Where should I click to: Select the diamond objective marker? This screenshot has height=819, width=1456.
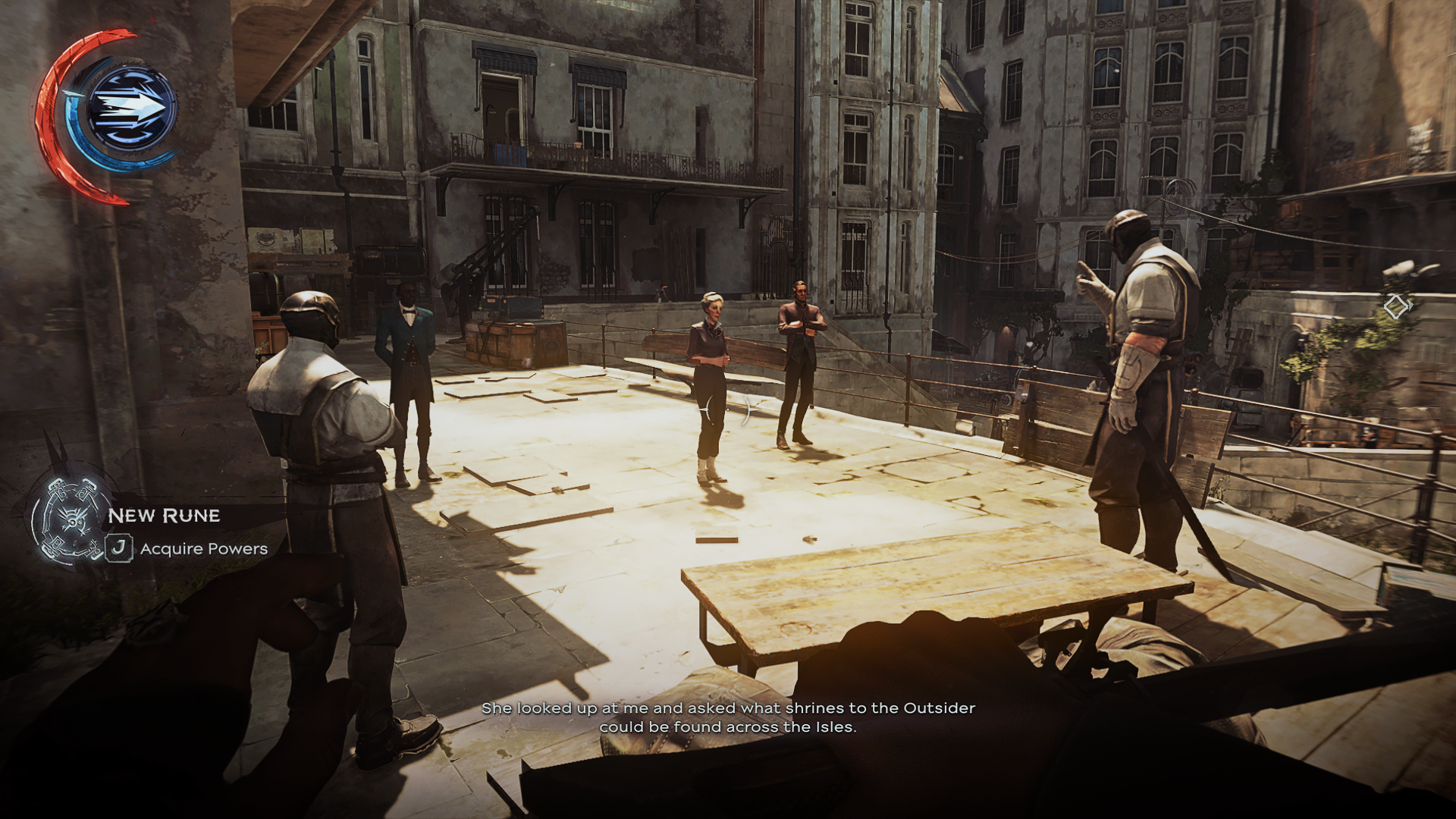point(1395,307)
